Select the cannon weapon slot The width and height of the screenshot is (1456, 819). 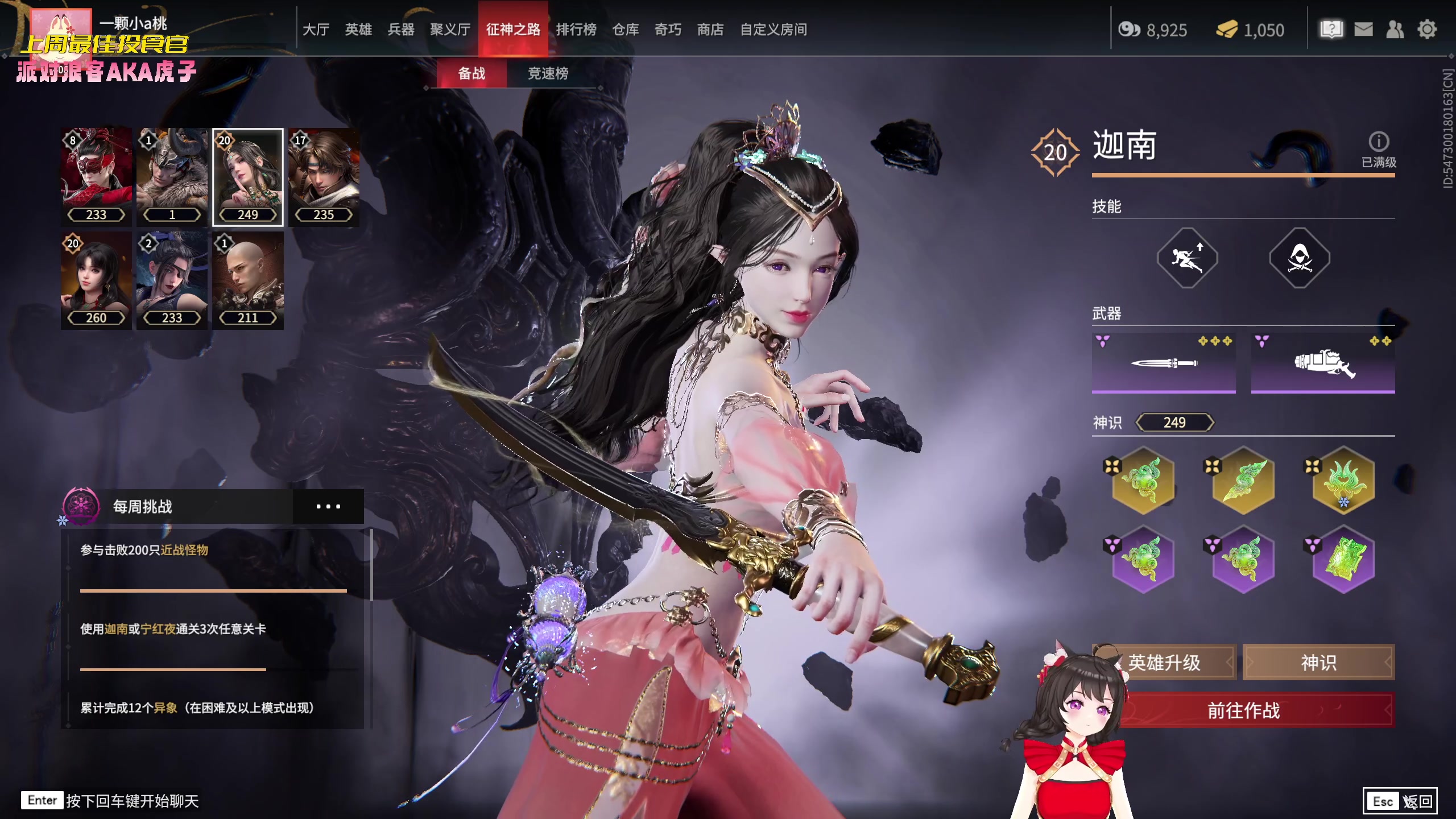(x=1323, y=363)
